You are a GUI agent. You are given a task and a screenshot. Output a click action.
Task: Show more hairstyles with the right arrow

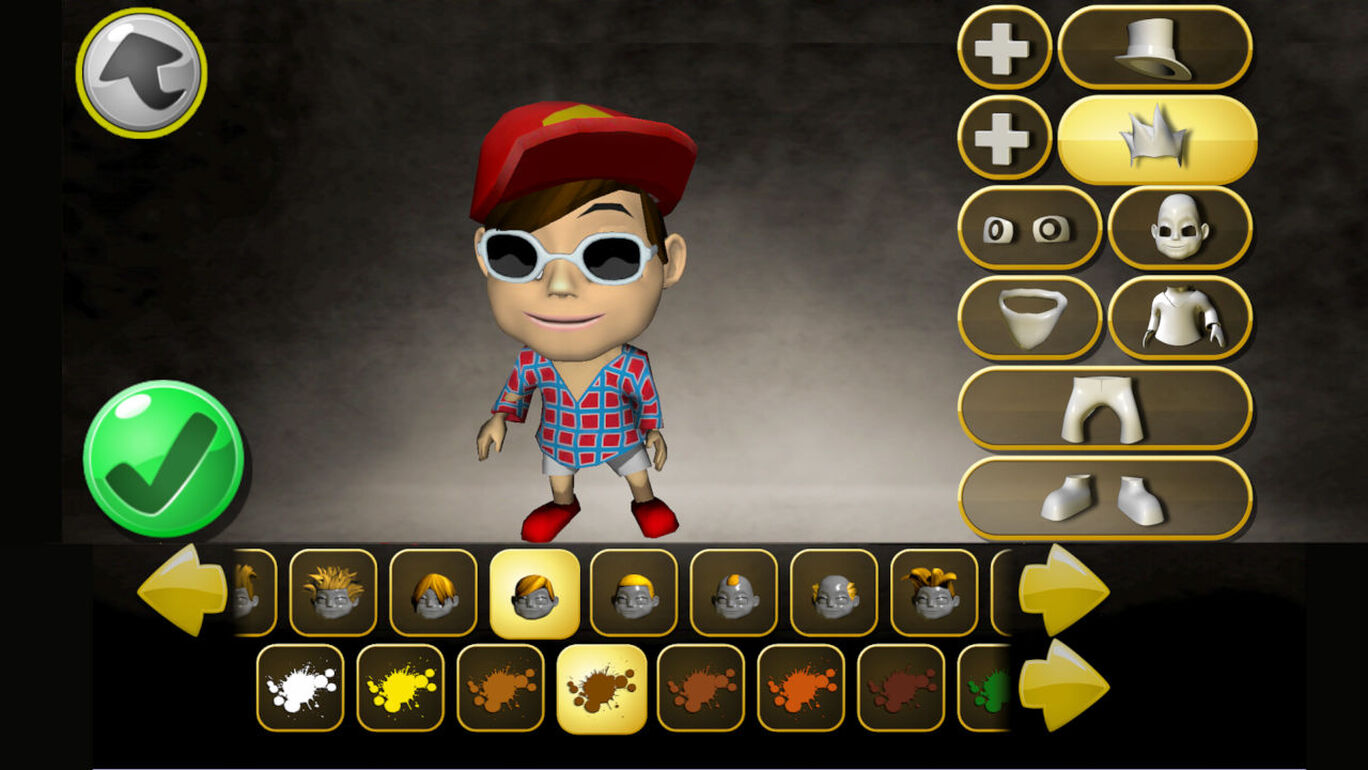click(1063, 590)
